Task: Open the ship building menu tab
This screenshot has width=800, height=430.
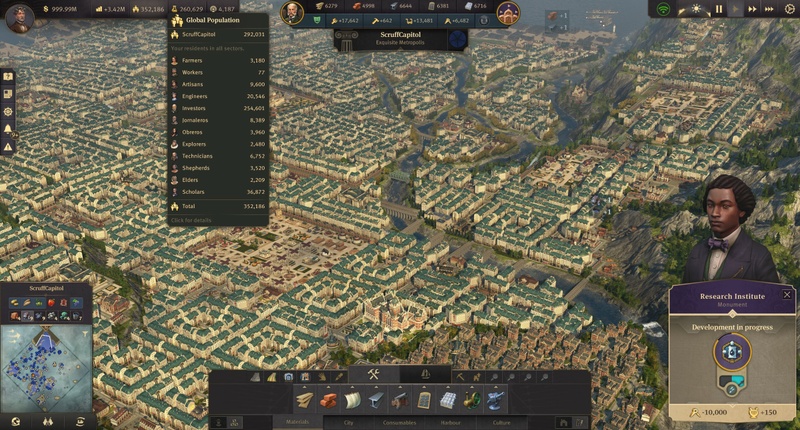Action: pyautogui.click(x=426, y=375)
